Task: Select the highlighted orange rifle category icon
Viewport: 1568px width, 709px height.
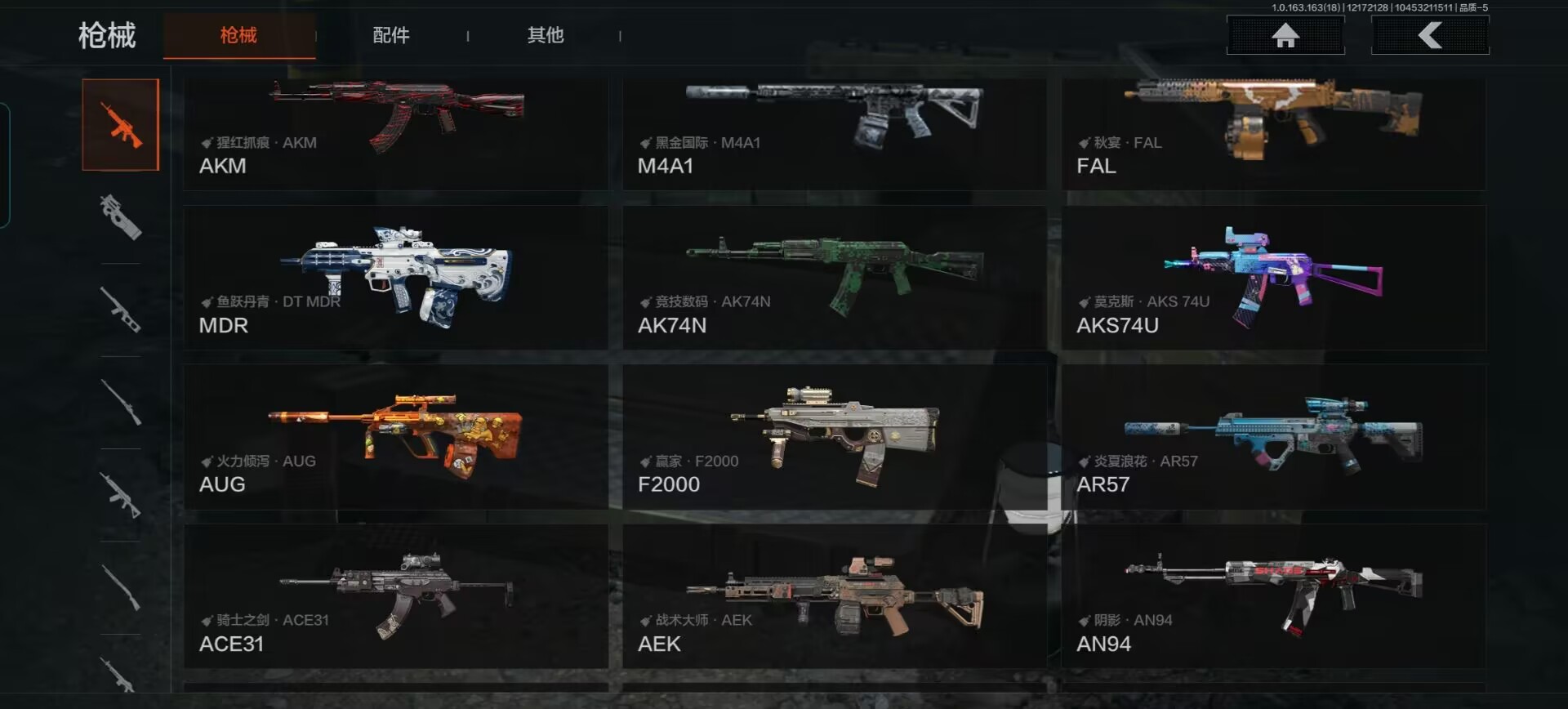Action: (121, 125)
